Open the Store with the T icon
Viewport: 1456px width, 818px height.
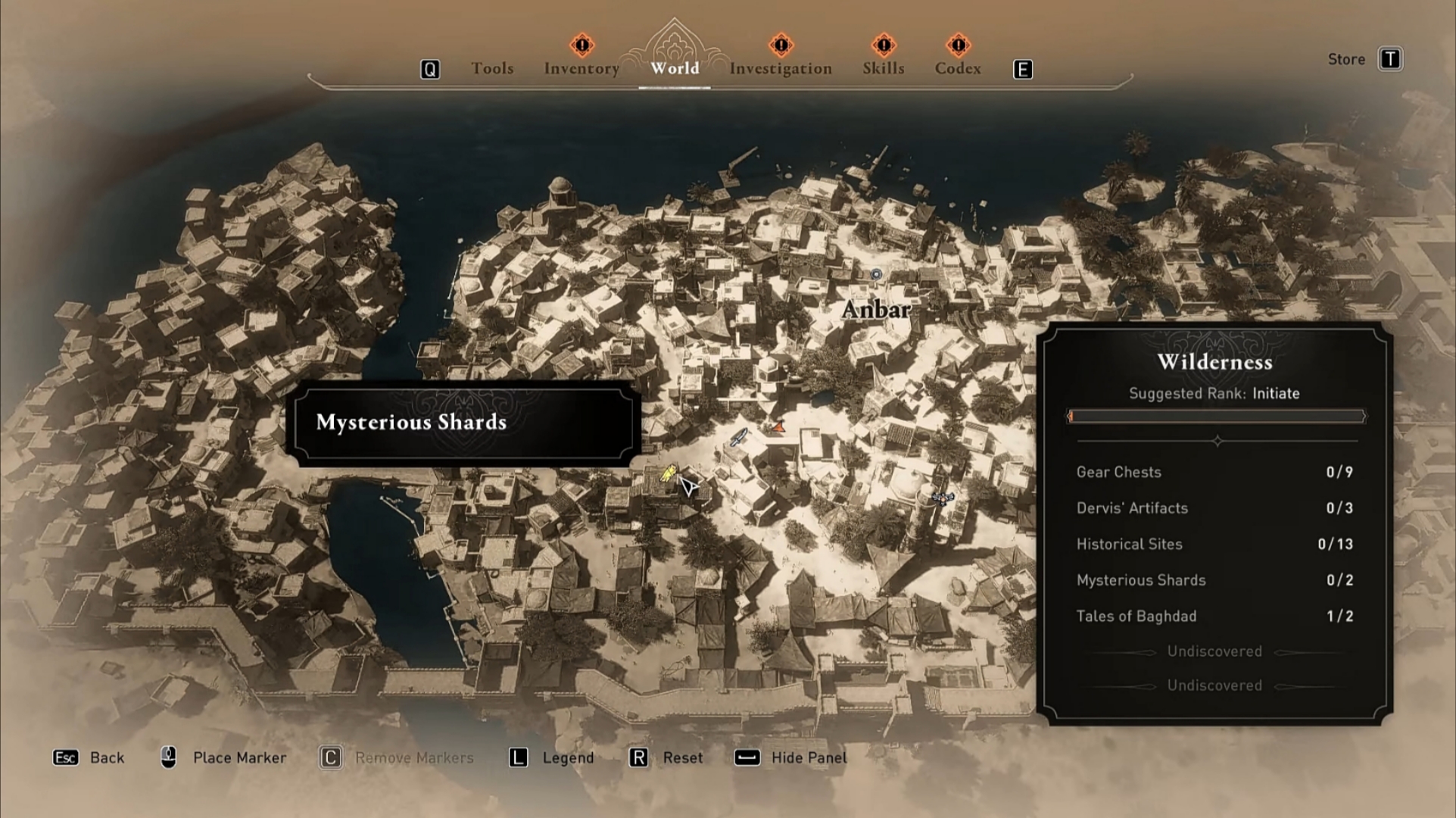(x=1392, y=58)
